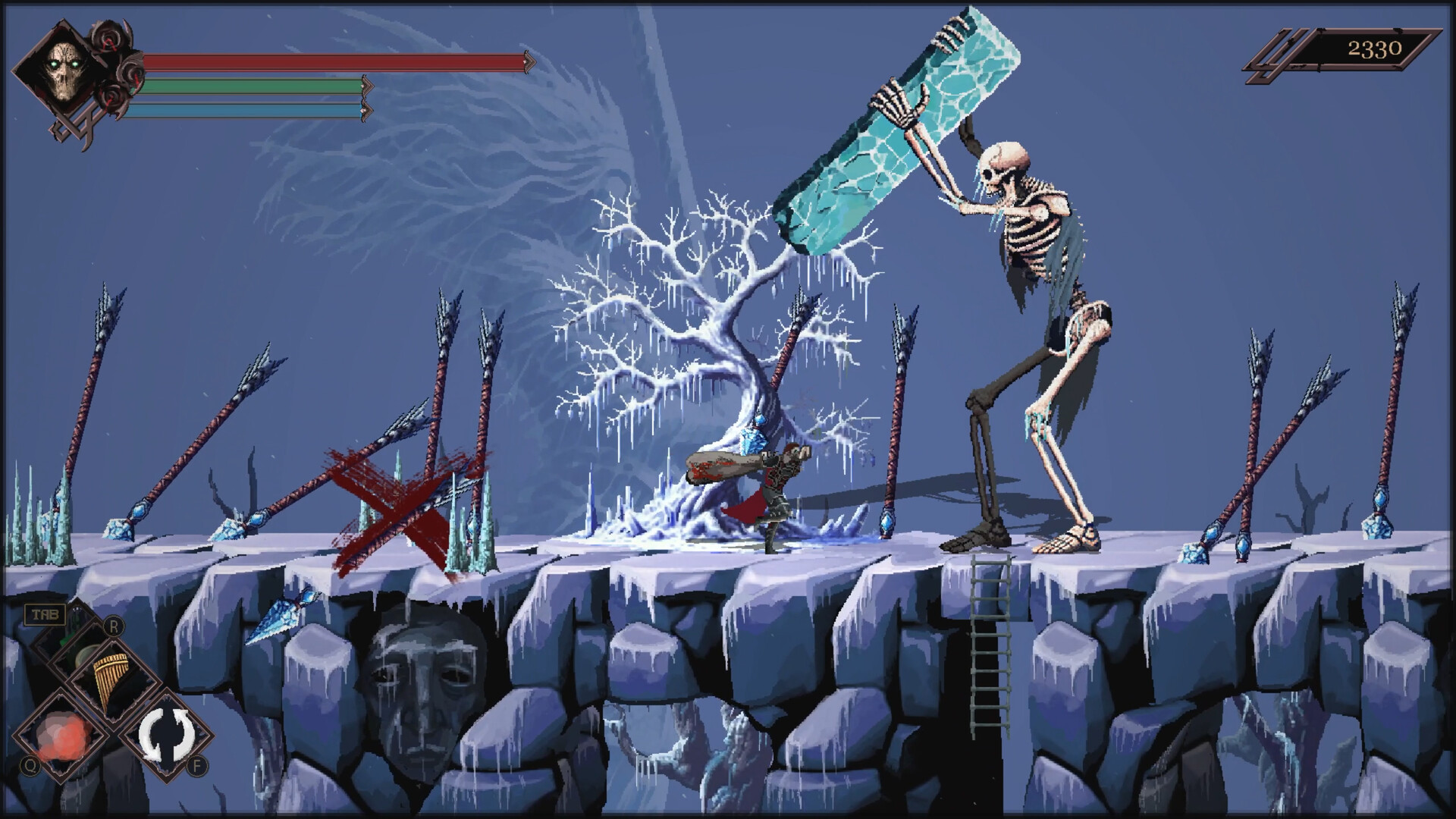The width and height of the screenshot is (1456, 819).
Task: Click the black rose ornament on the portrait frame
Action: coord(108,40)
